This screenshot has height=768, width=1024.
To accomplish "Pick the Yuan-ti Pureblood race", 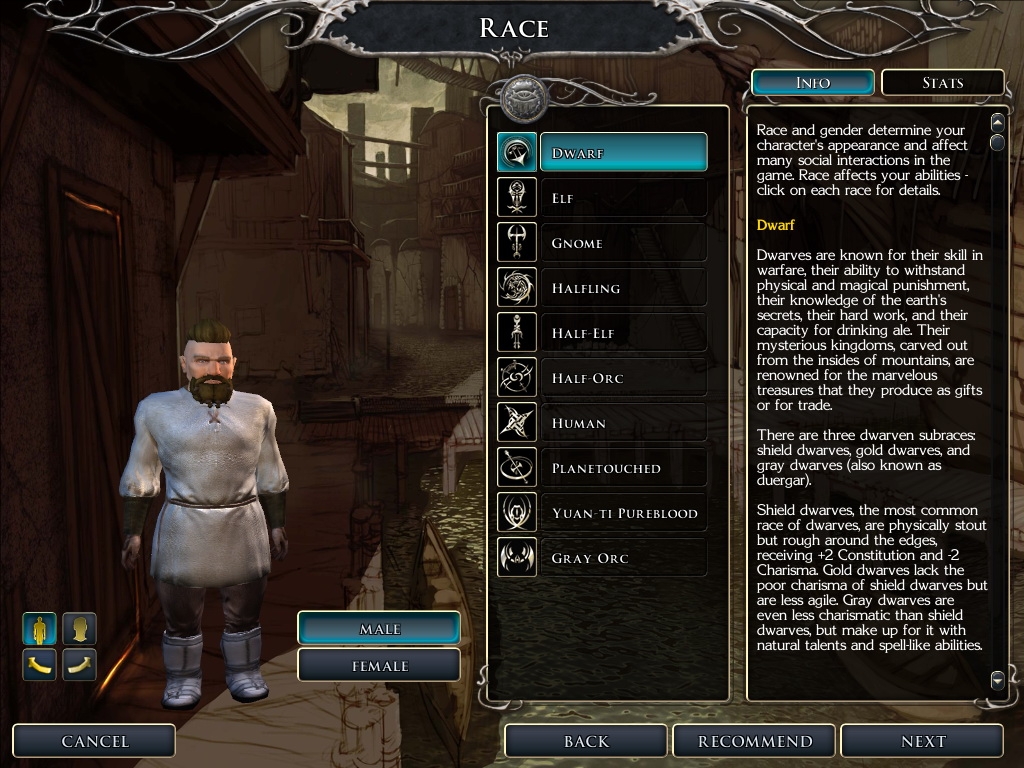I will [x=622, y=513].
